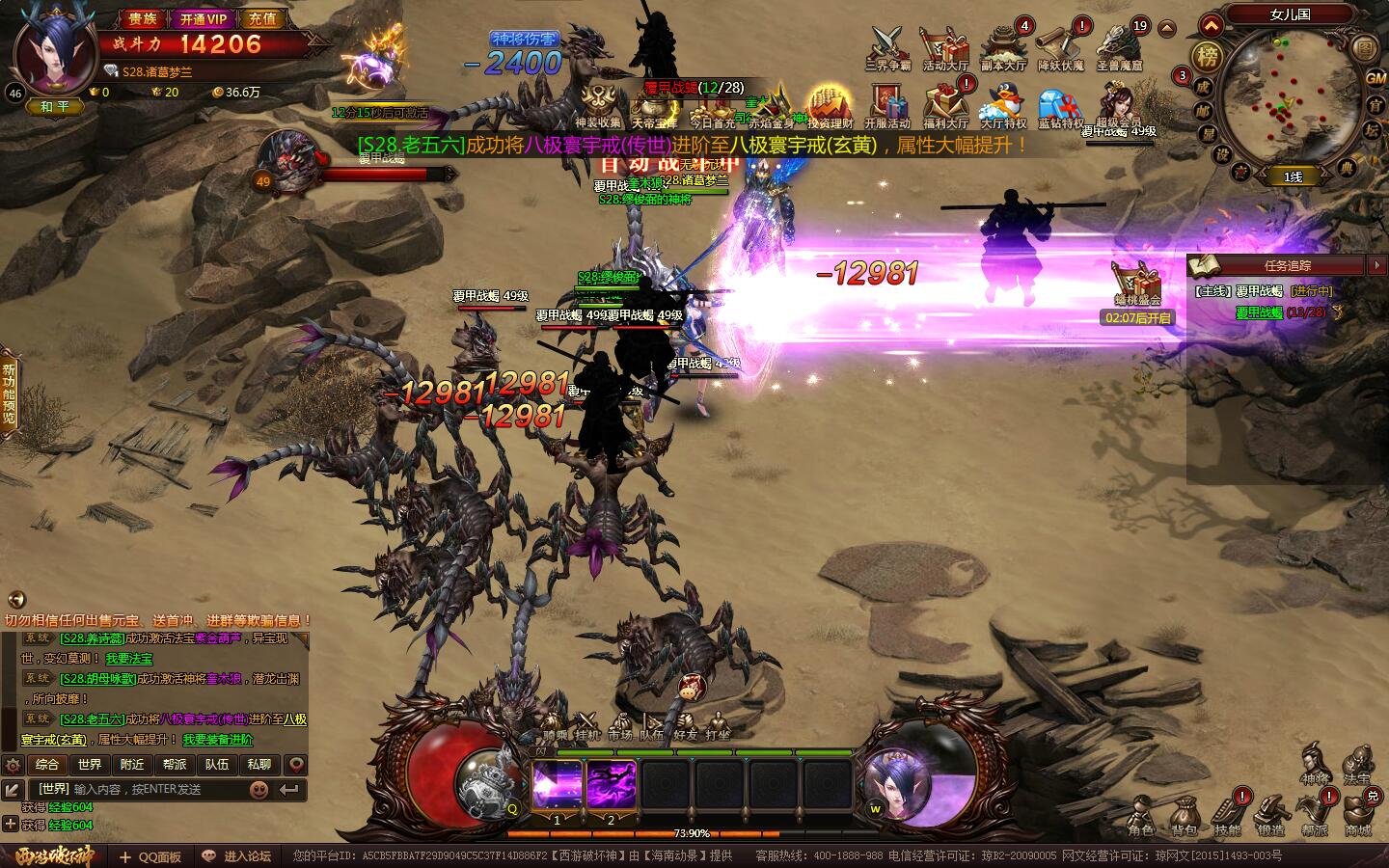Switch to the 世界 chat tab
Screen dimensions: 1389x868
[x=90, y=765]
